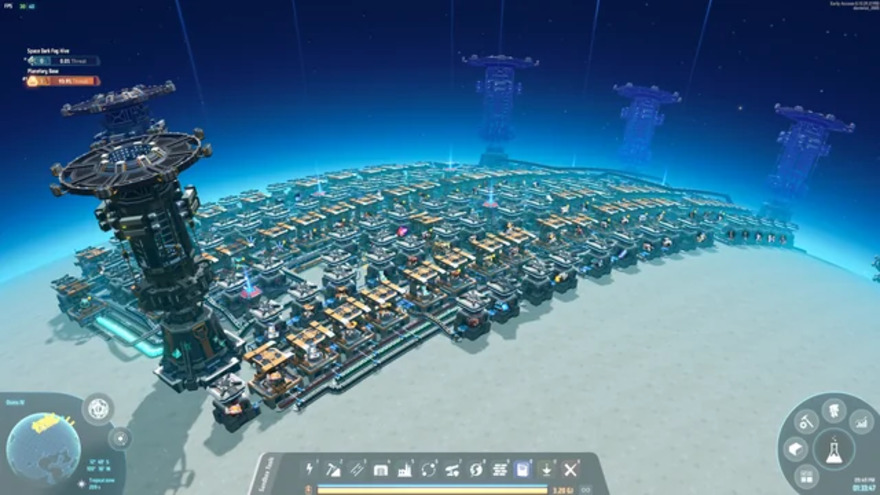Image resolution: width=880 pixels, height=495 pixels.
Task: Choose the defense turret build category
Action: click(453, 469)
